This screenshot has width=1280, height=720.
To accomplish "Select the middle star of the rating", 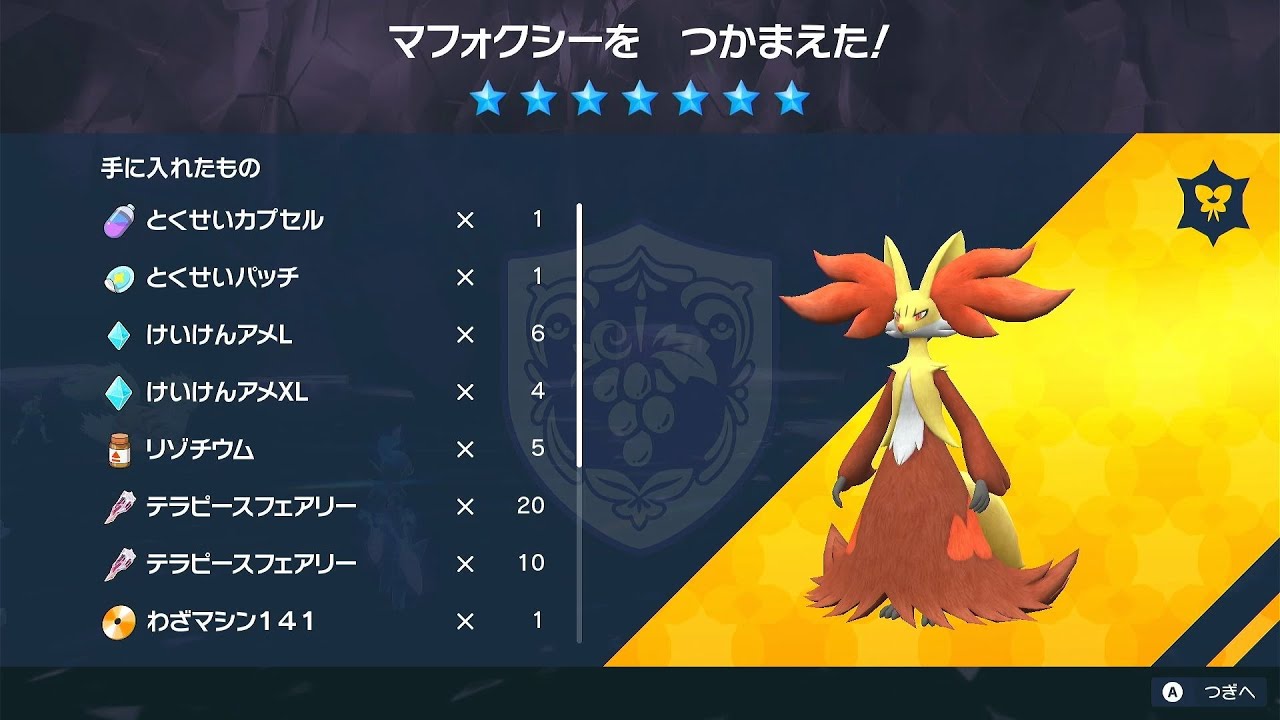I will click(x=641, y=99).
